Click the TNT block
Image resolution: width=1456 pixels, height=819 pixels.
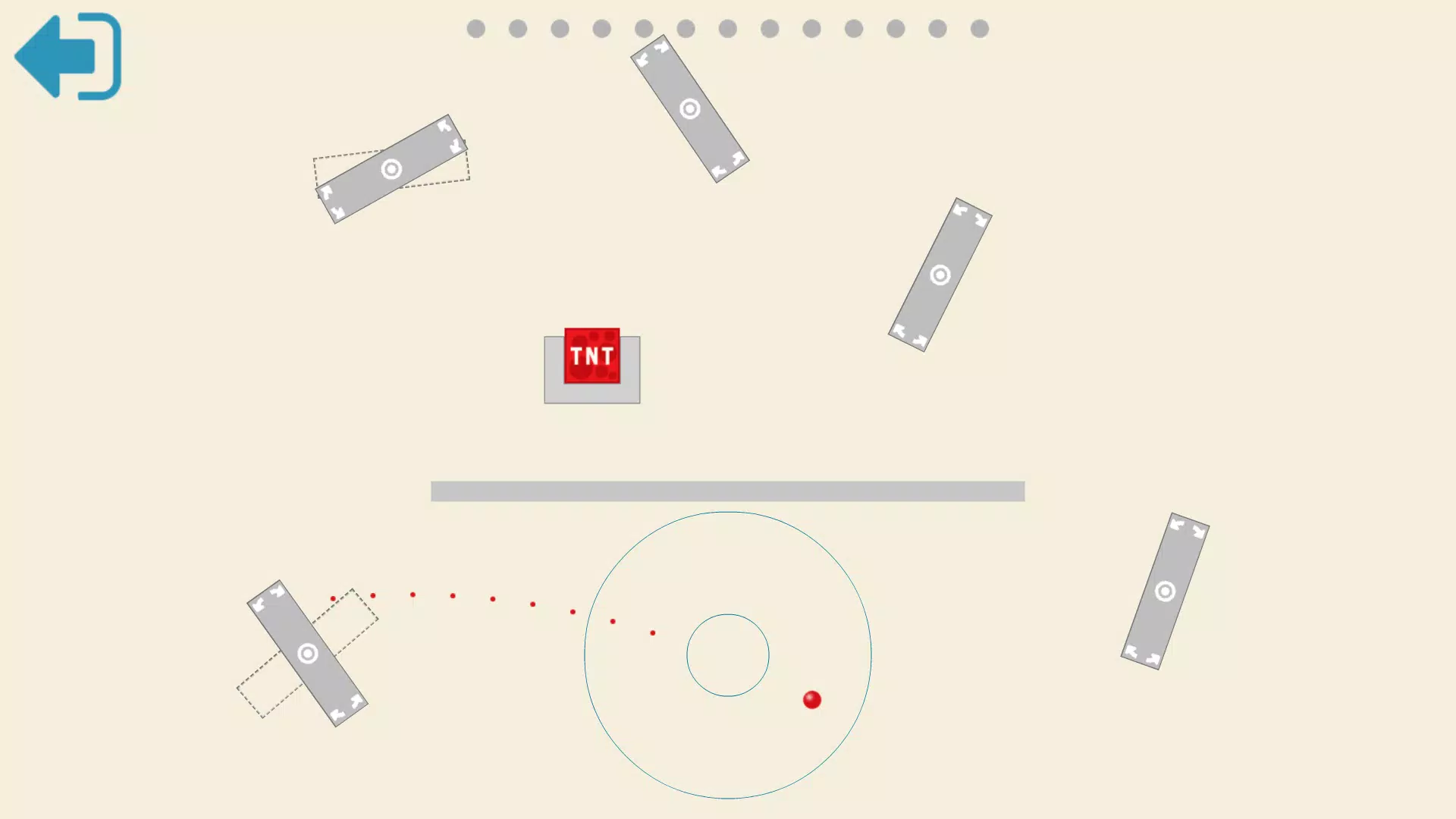pos(592,356)
